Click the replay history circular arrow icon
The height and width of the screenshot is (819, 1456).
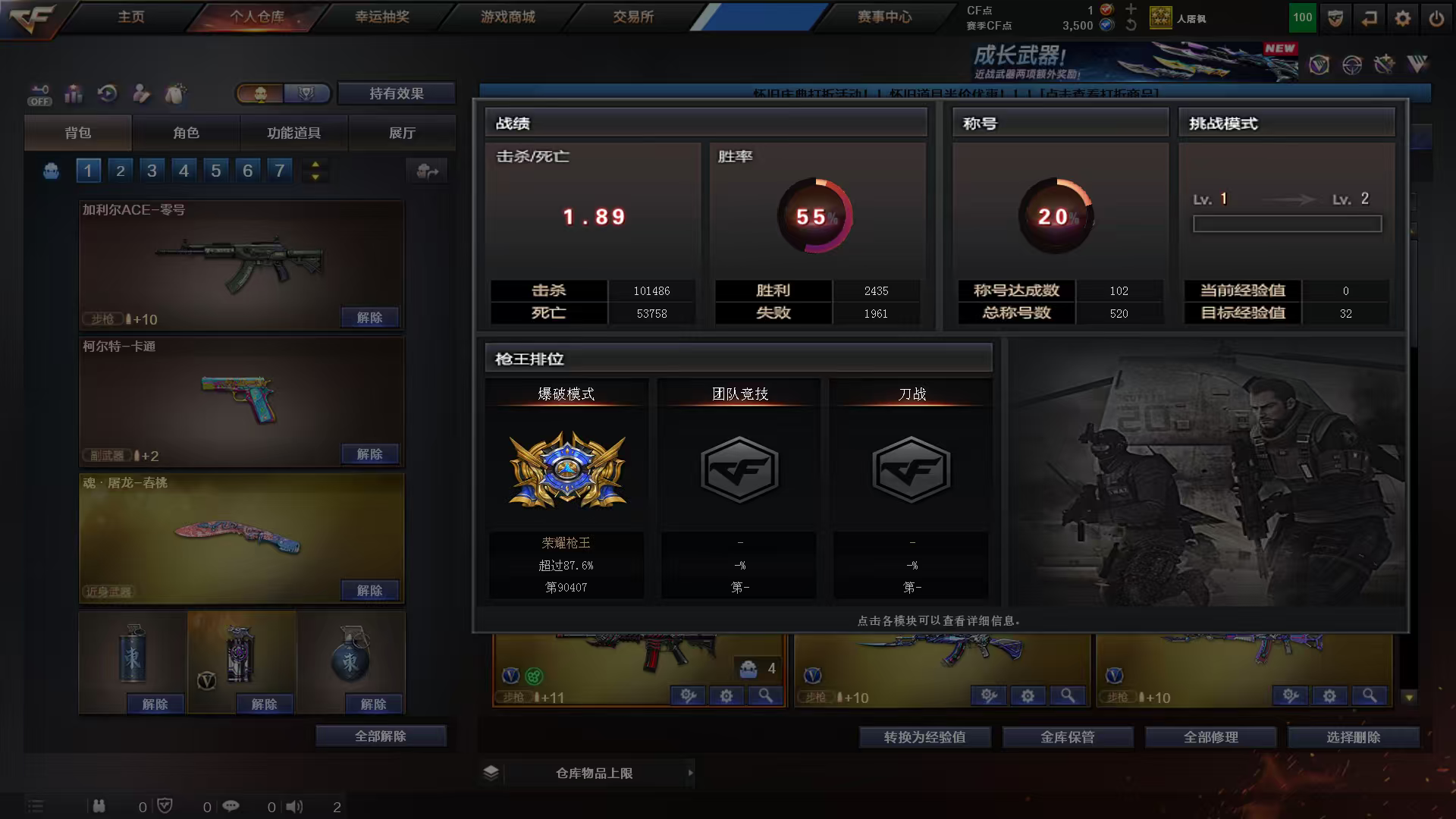pos(108,94)
